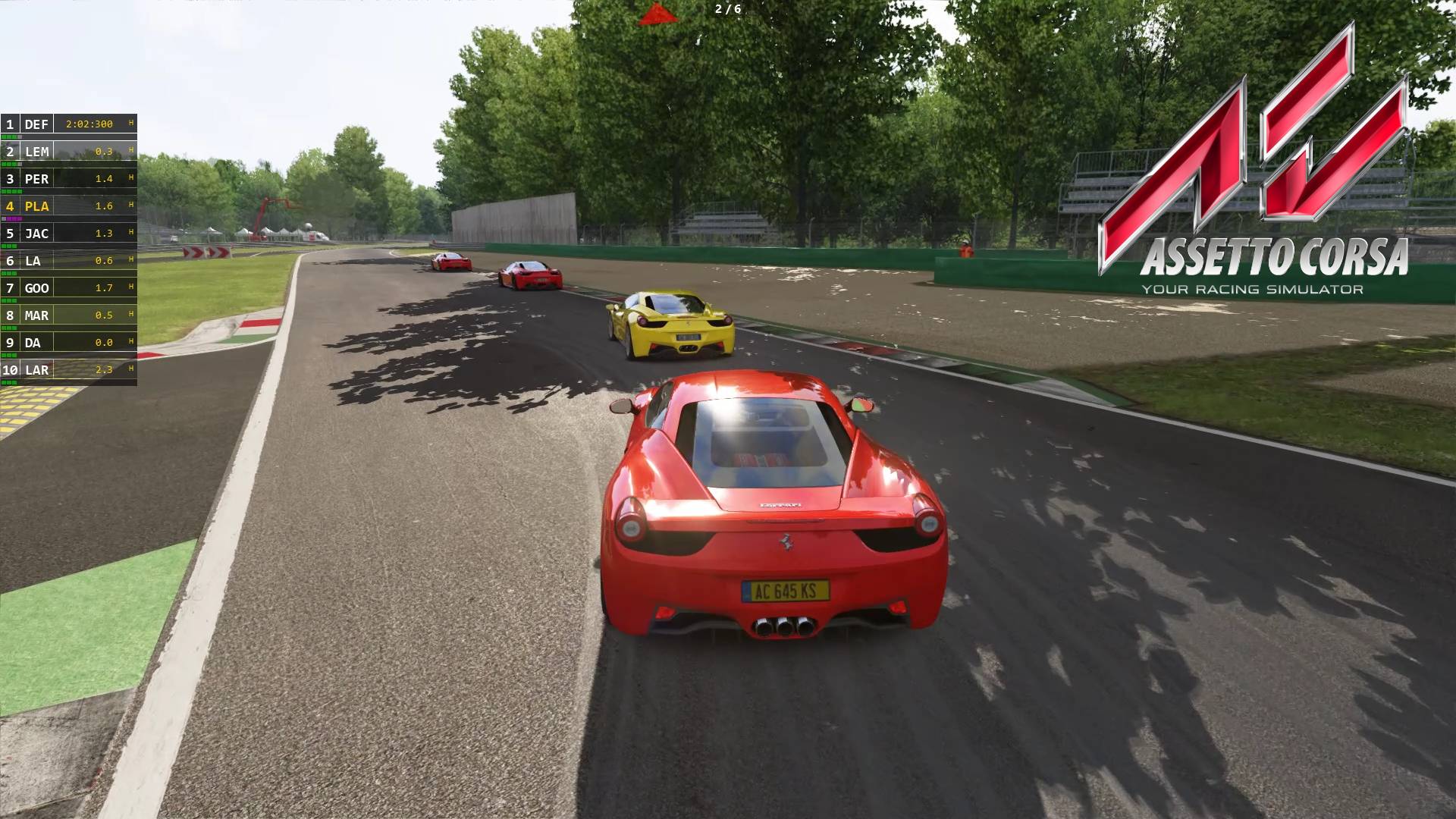Select the H tyre compound icon for DEF
1456x819 pixels.
pos(130,124)
